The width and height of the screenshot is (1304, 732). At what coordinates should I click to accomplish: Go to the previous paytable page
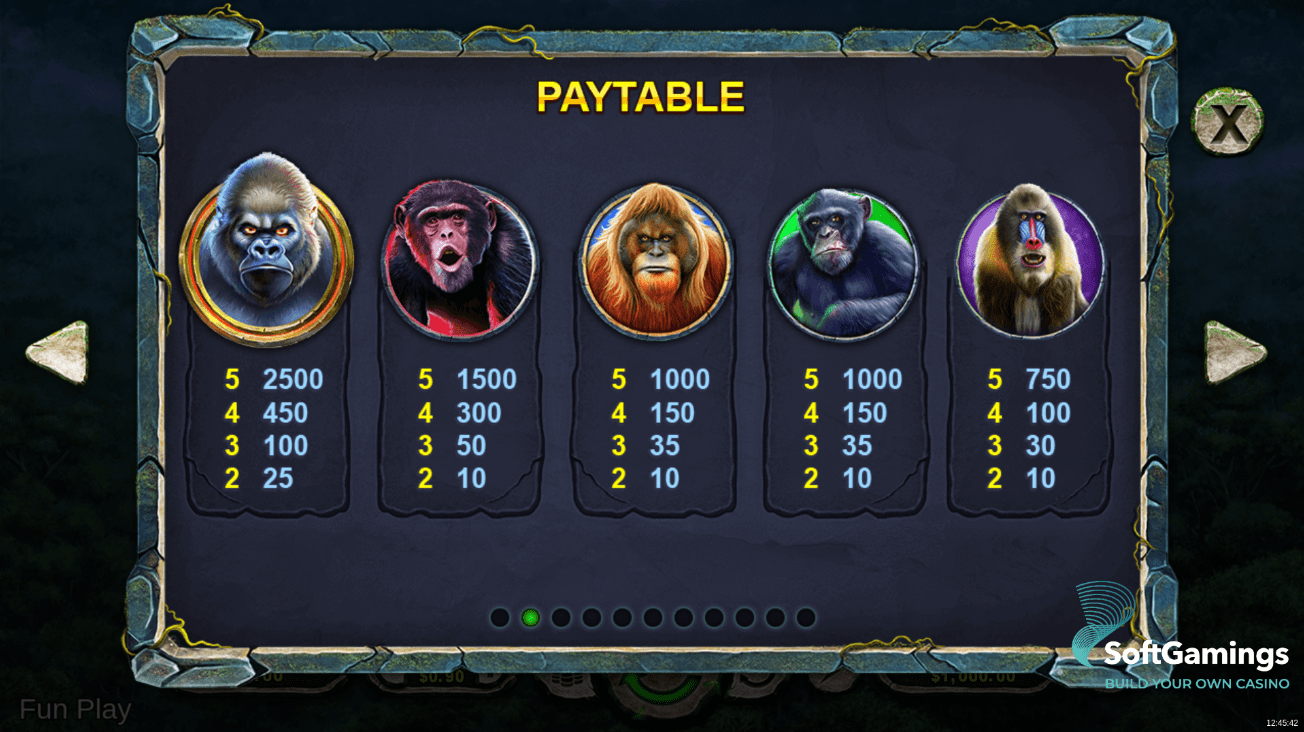click(58, 352)
